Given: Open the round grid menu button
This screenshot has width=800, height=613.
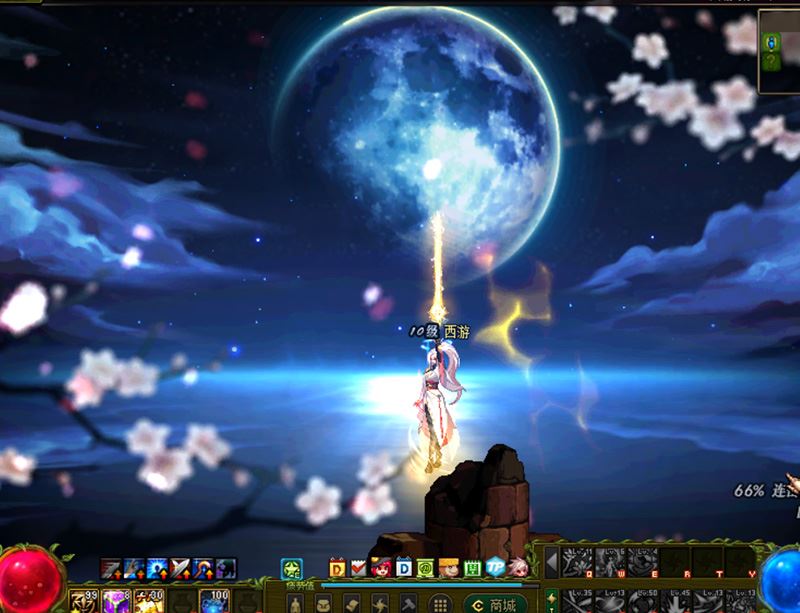Looking at the screenshot, I should pyautogui.click(x=438, y=604).
